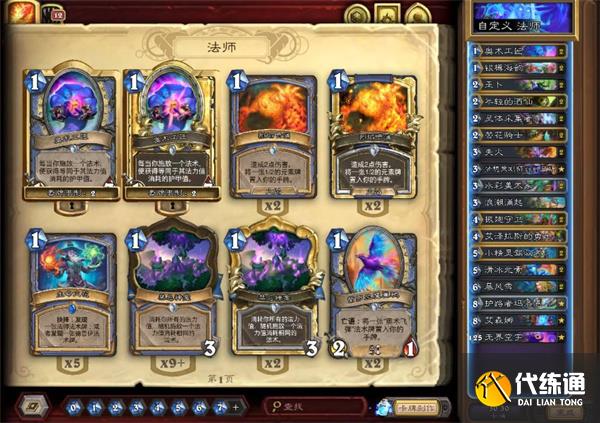
Task: Filter collection by 0 mana cost
Action: (x=75, y=406)
